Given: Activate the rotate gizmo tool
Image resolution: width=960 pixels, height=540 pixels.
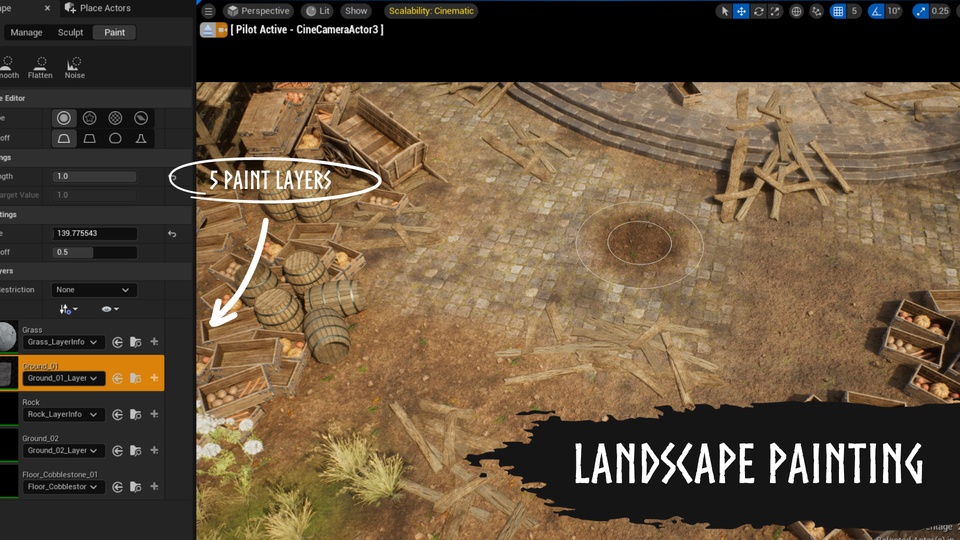Looking at the screenshot, I should [x=759, y=11].
